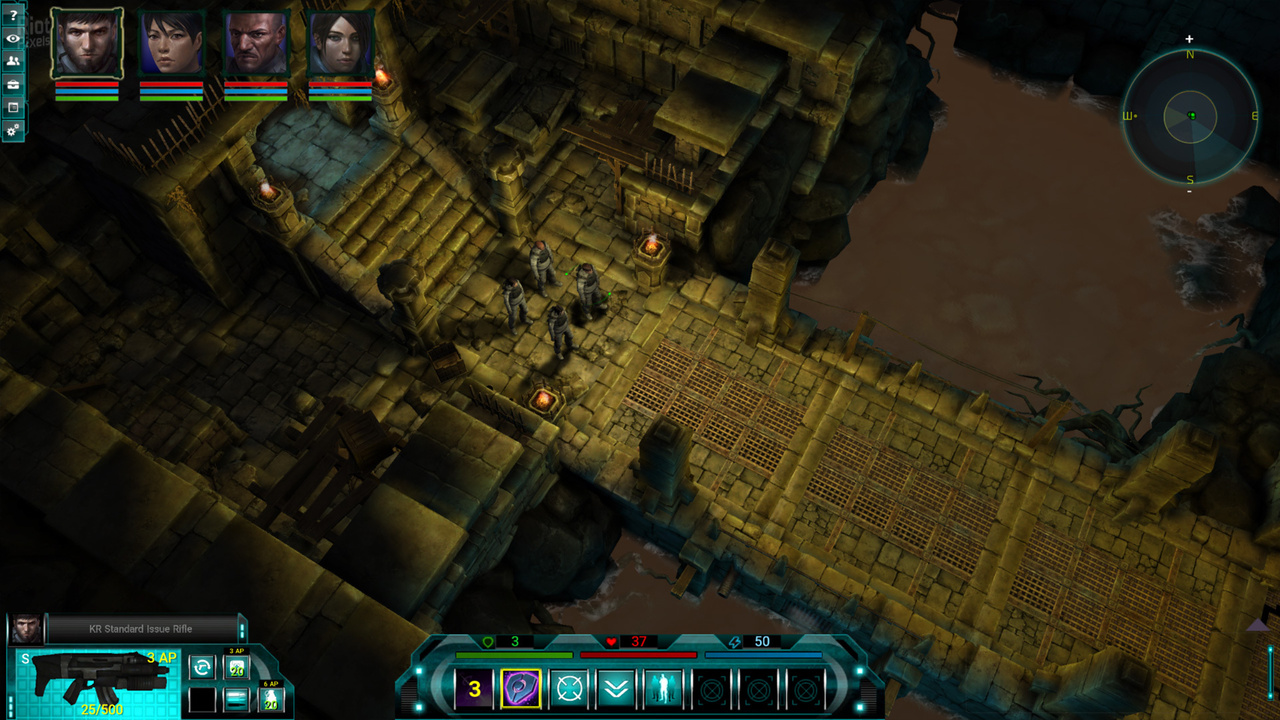Click the reload weapon button

[202, 667]
